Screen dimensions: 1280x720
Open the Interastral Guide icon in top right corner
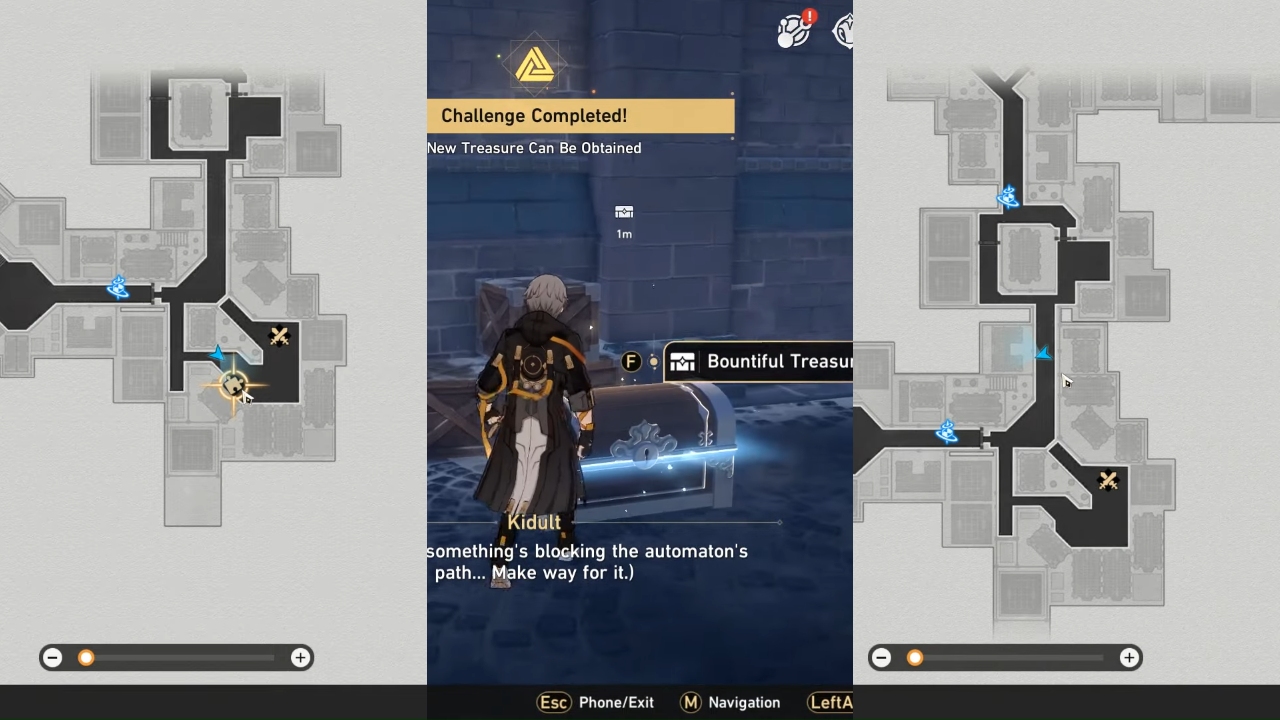(843, 30)
